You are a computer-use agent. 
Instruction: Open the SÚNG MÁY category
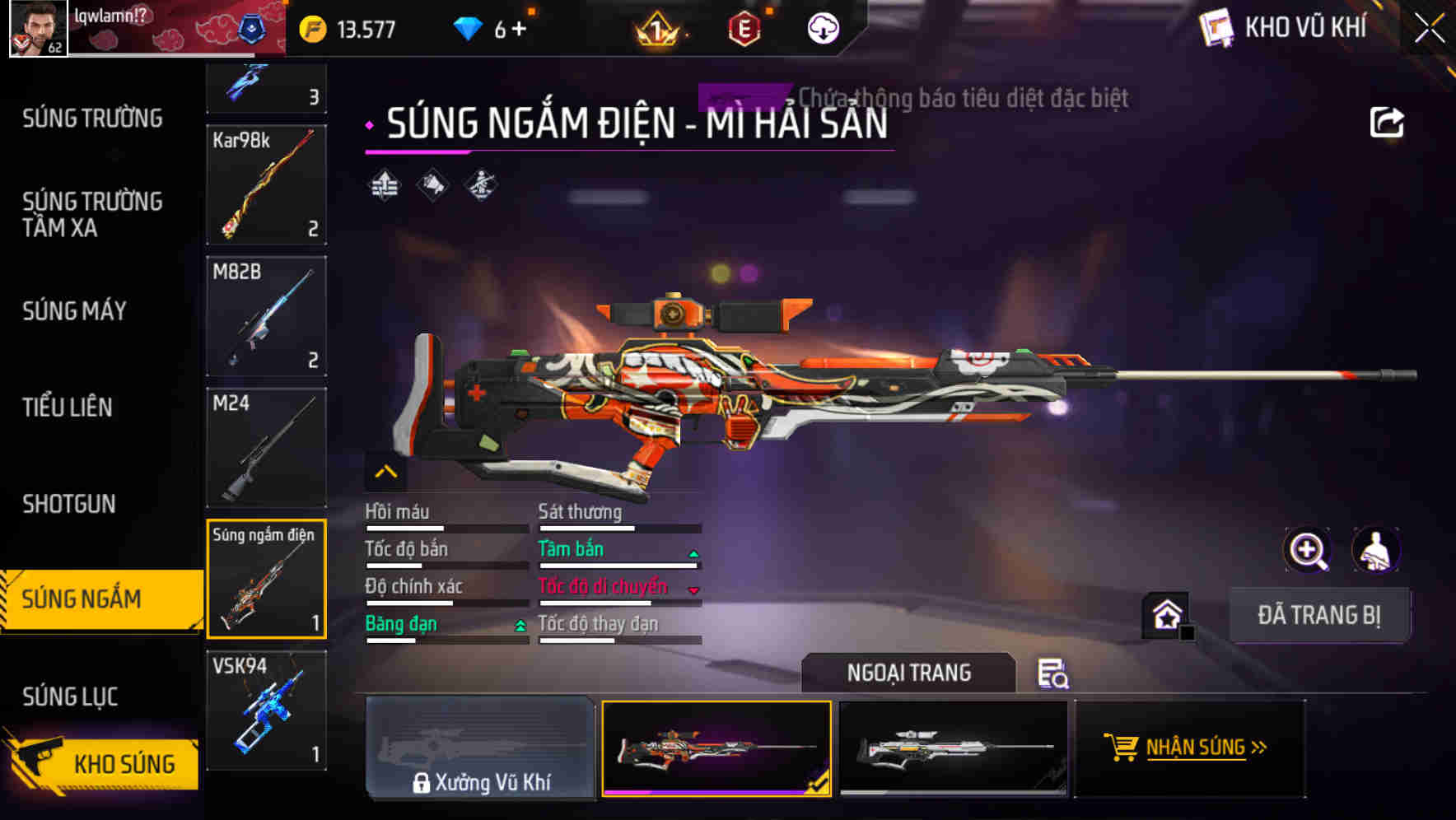pos(74,310)
